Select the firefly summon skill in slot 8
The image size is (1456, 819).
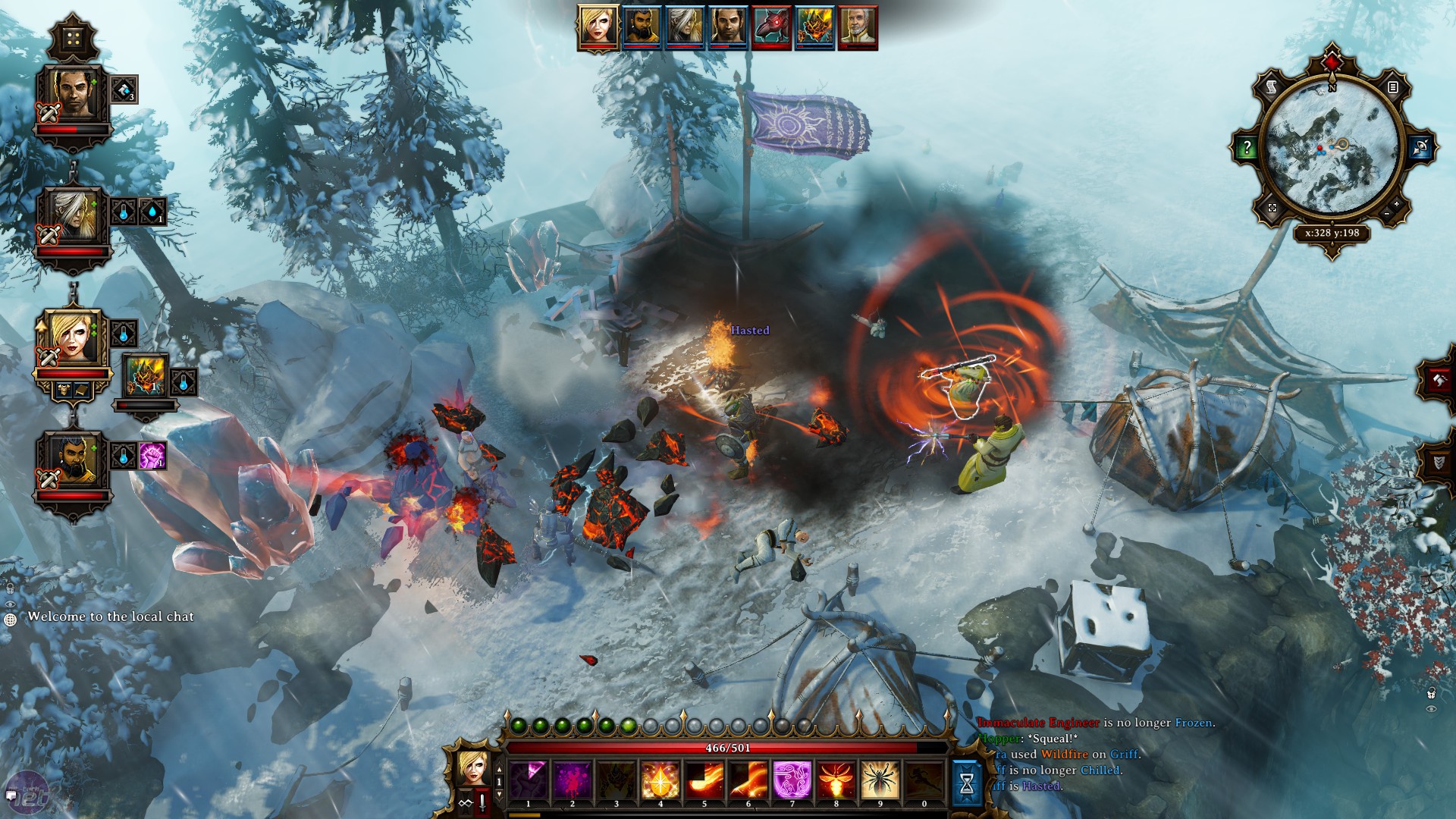836,780
